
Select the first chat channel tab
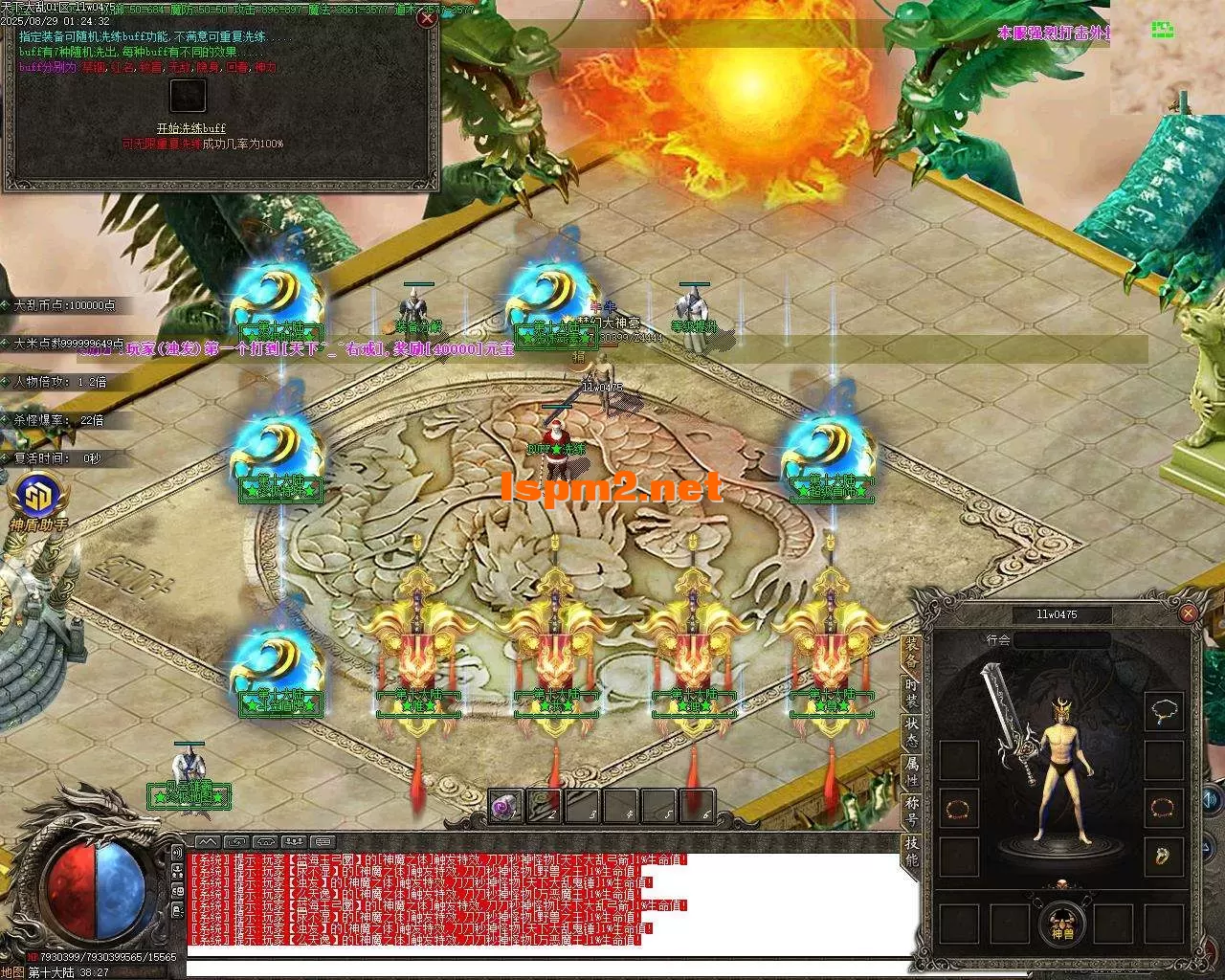208,841
